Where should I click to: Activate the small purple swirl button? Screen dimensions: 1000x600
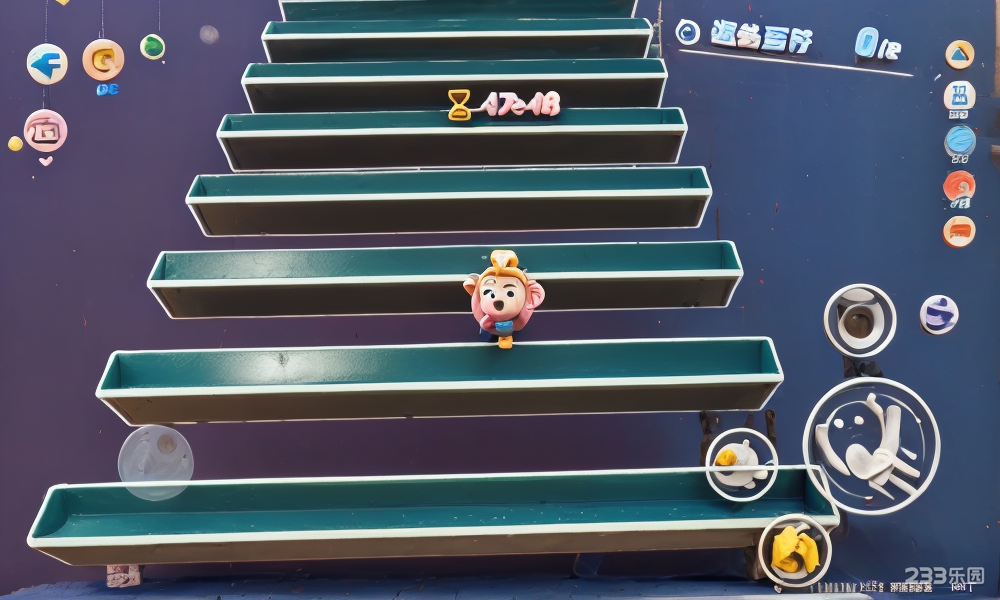pyautogui.click(x=939, y=314)
